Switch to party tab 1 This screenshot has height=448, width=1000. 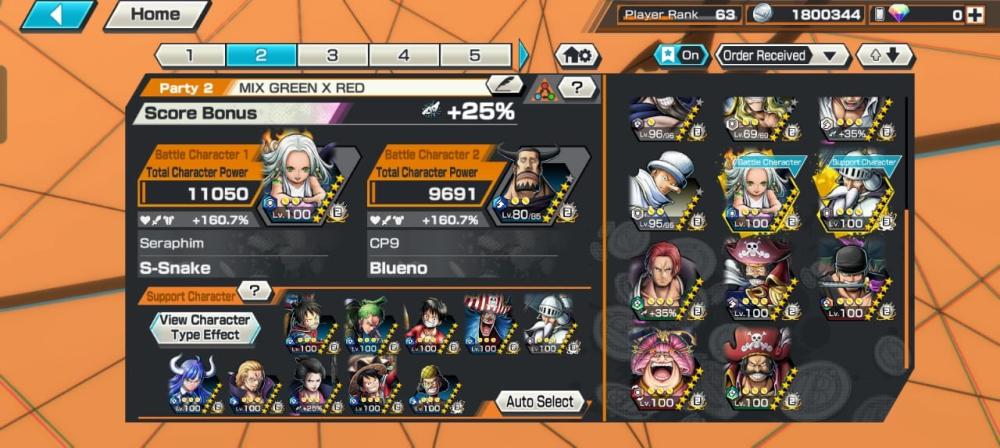tap(190, 55)
